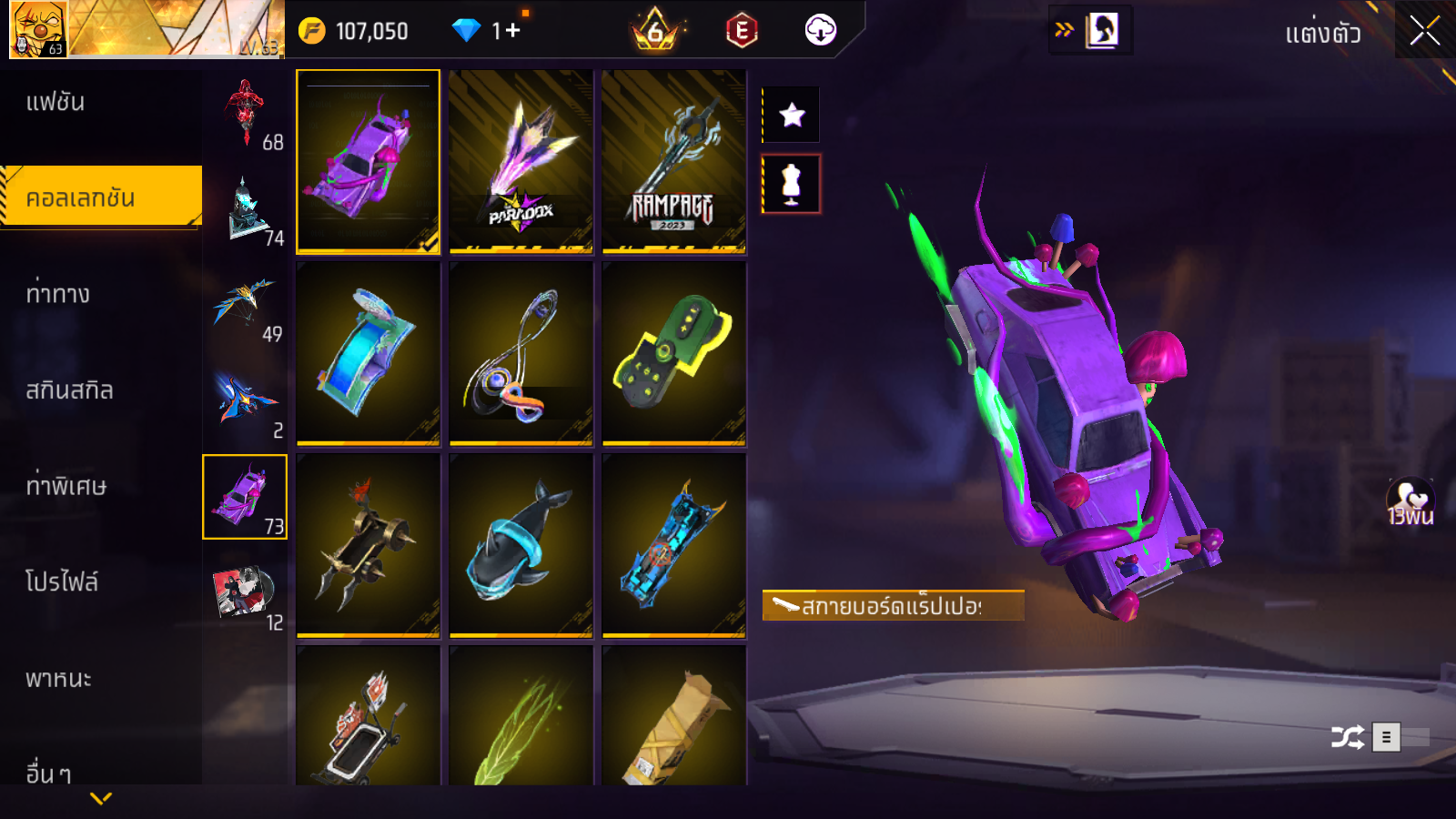Open the cloud download icon
Screen dimensions: 1456x819
click(820, 31)
